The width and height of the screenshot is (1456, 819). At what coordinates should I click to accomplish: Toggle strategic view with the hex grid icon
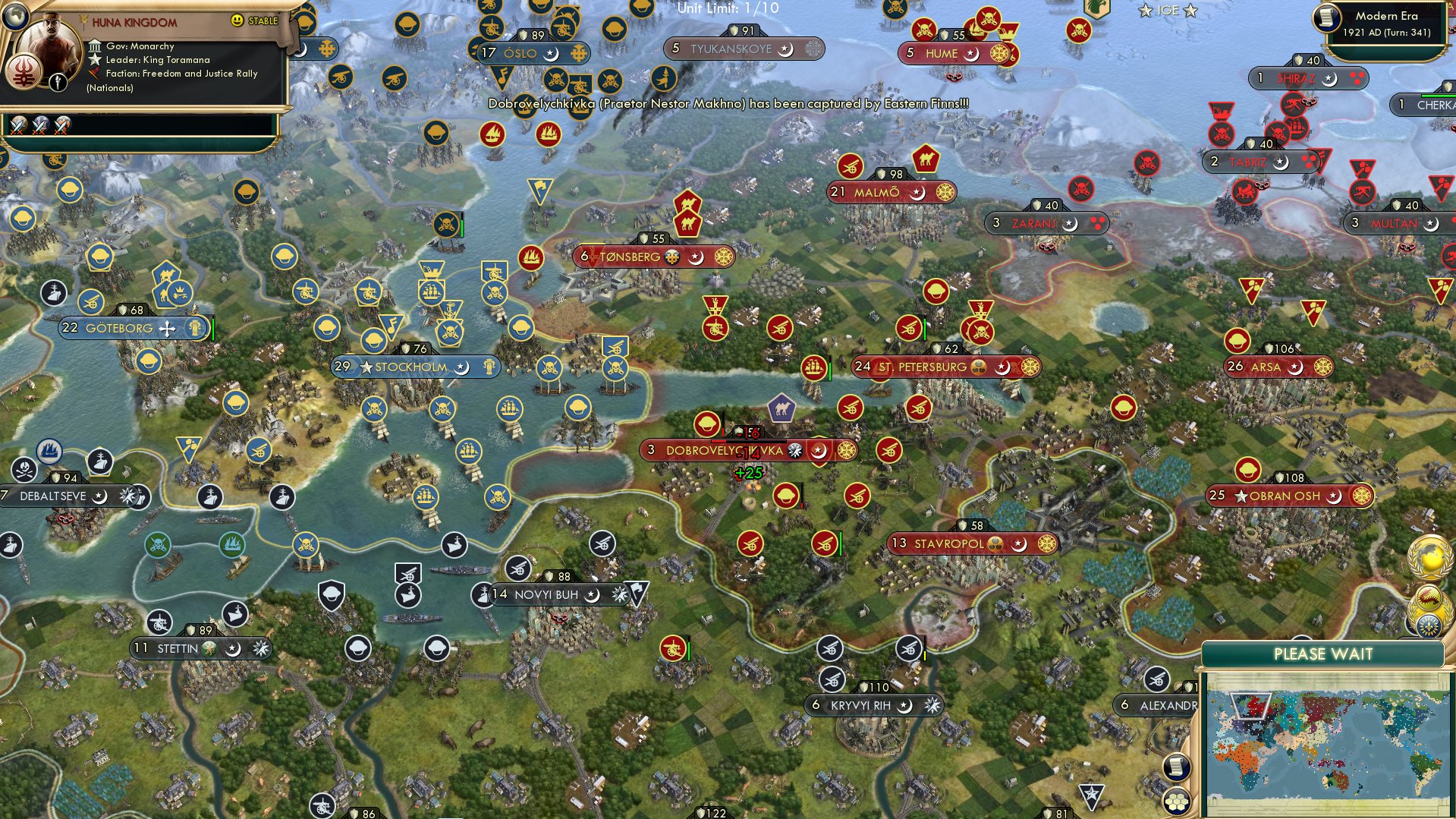click(1177, 802)
